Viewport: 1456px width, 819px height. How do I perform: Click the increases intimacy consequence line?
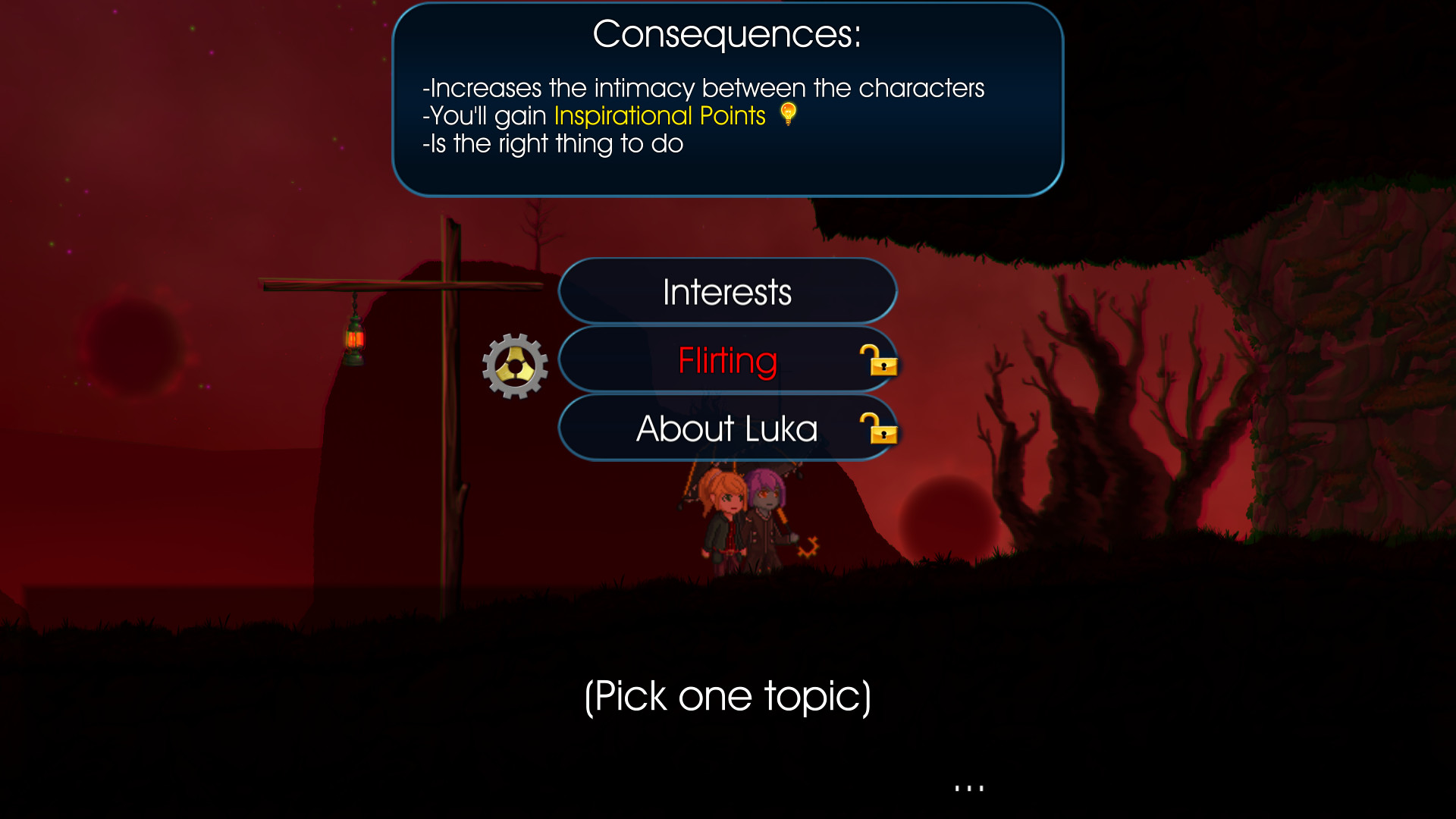704,87
